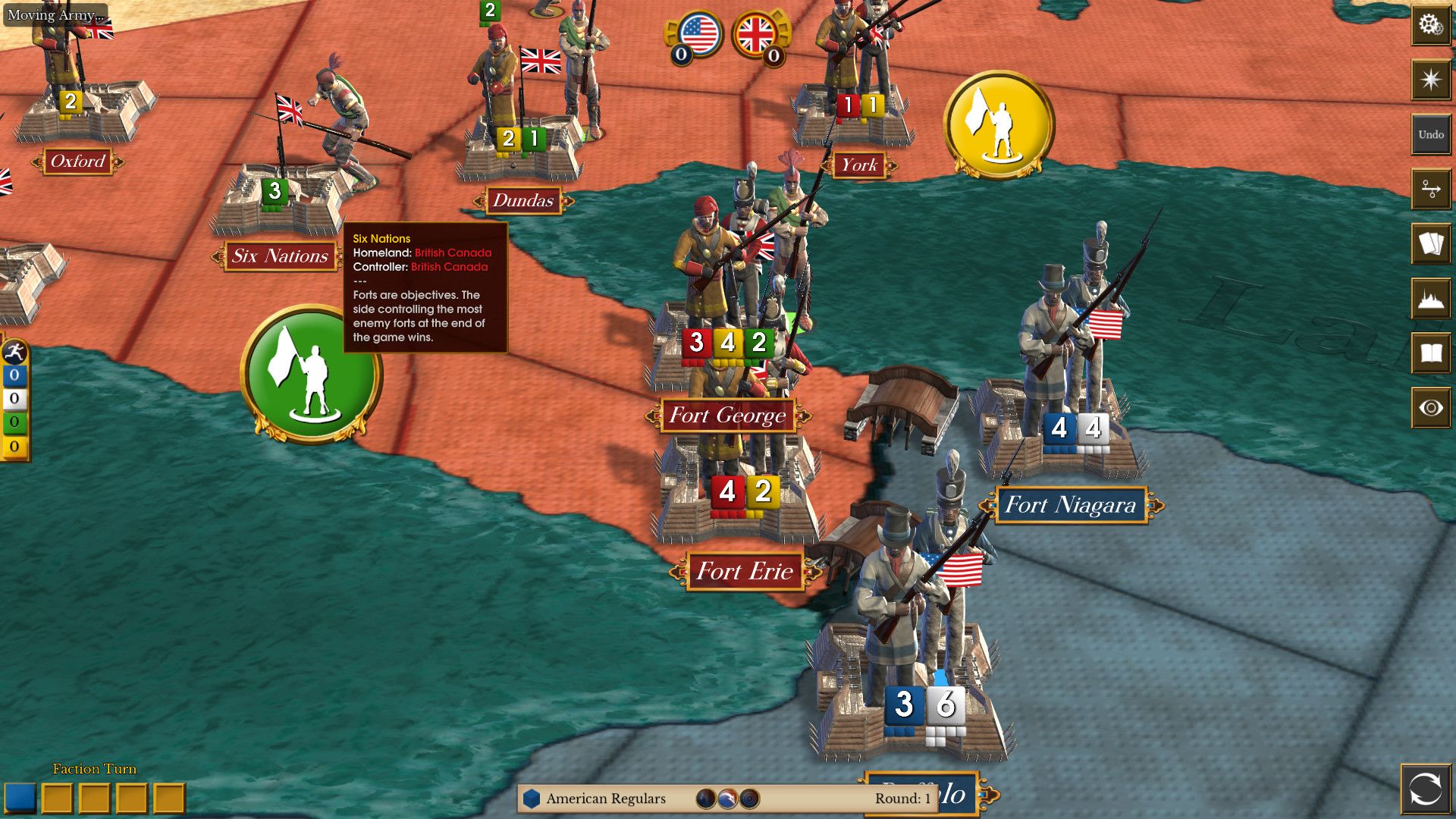Open the cards hand panel
Screen dimensions: 1456x819
[1430, 244]
